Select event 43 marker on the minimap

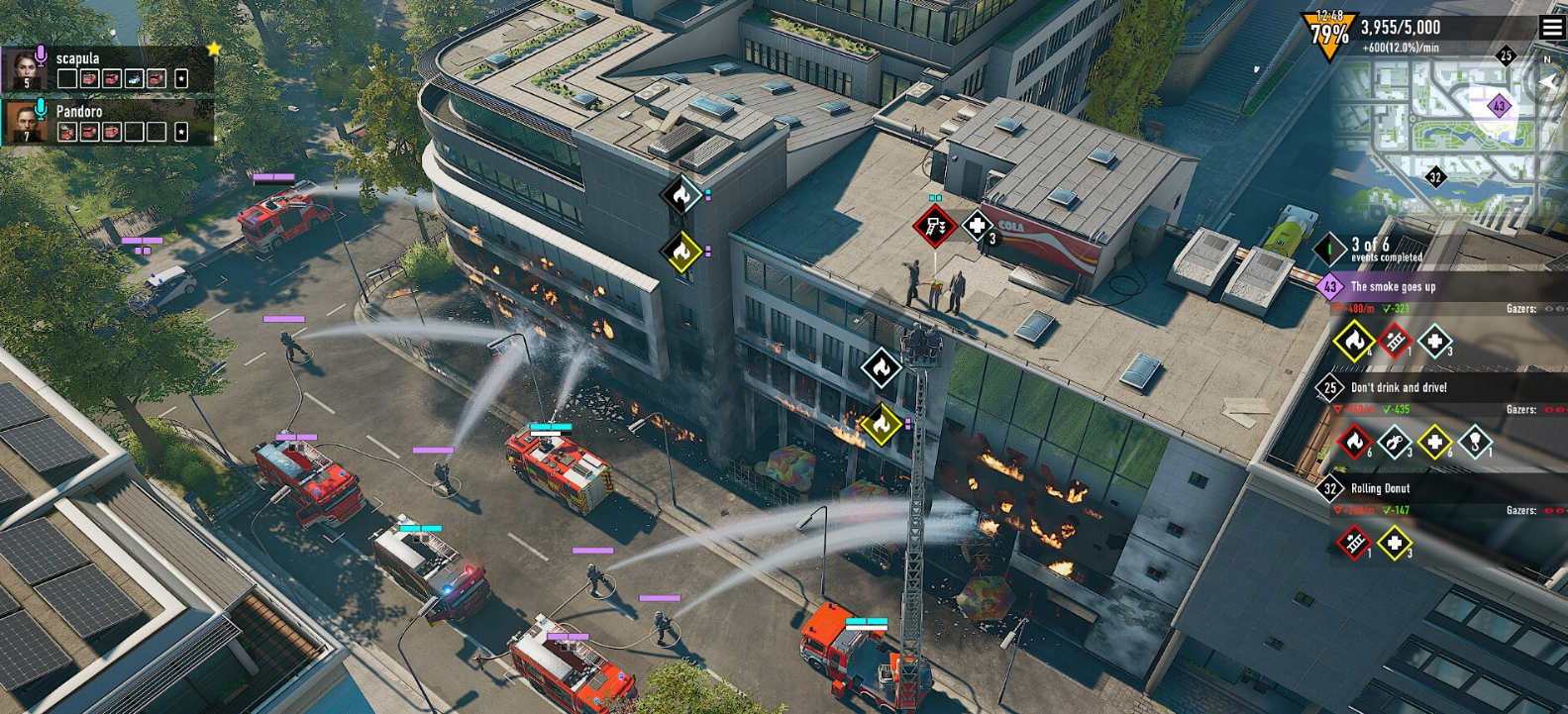tap(1499, 106)
